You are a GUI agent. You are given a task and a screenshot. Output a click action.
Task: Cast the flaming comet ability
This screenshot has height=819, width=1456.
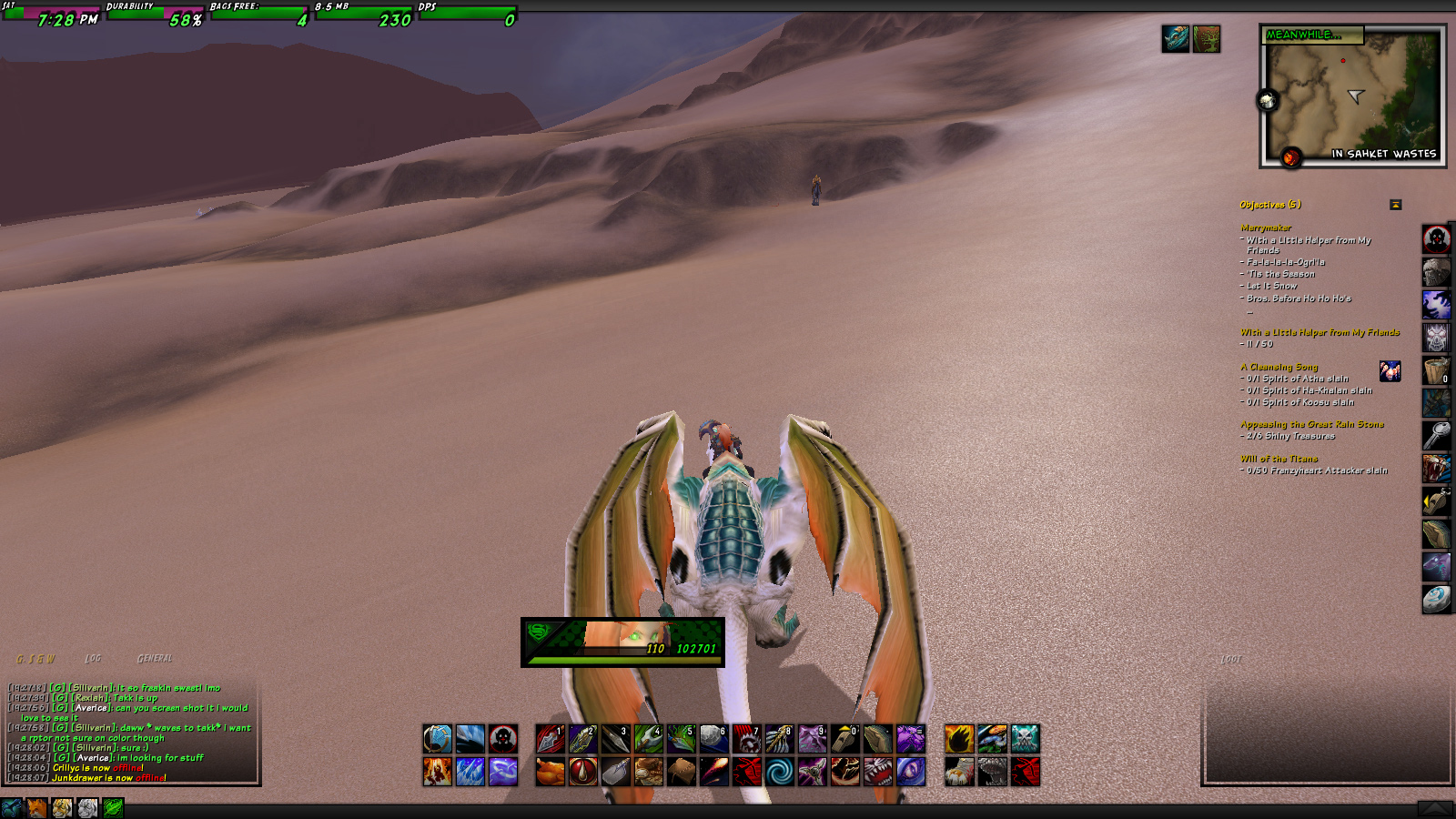(713, 772)
